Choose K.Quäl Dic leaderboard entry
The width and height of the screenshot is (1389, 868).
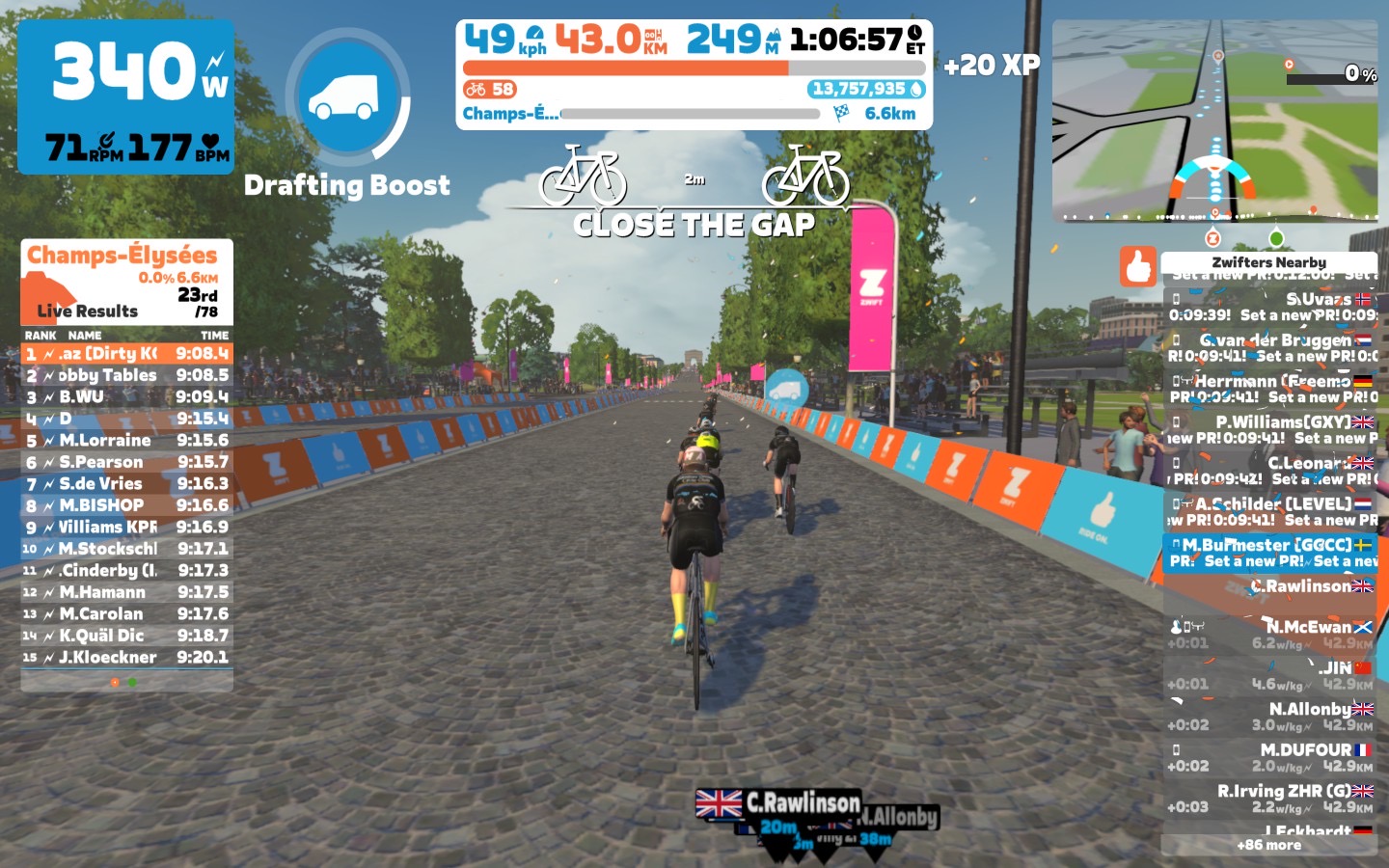click(x=126, y=636)
